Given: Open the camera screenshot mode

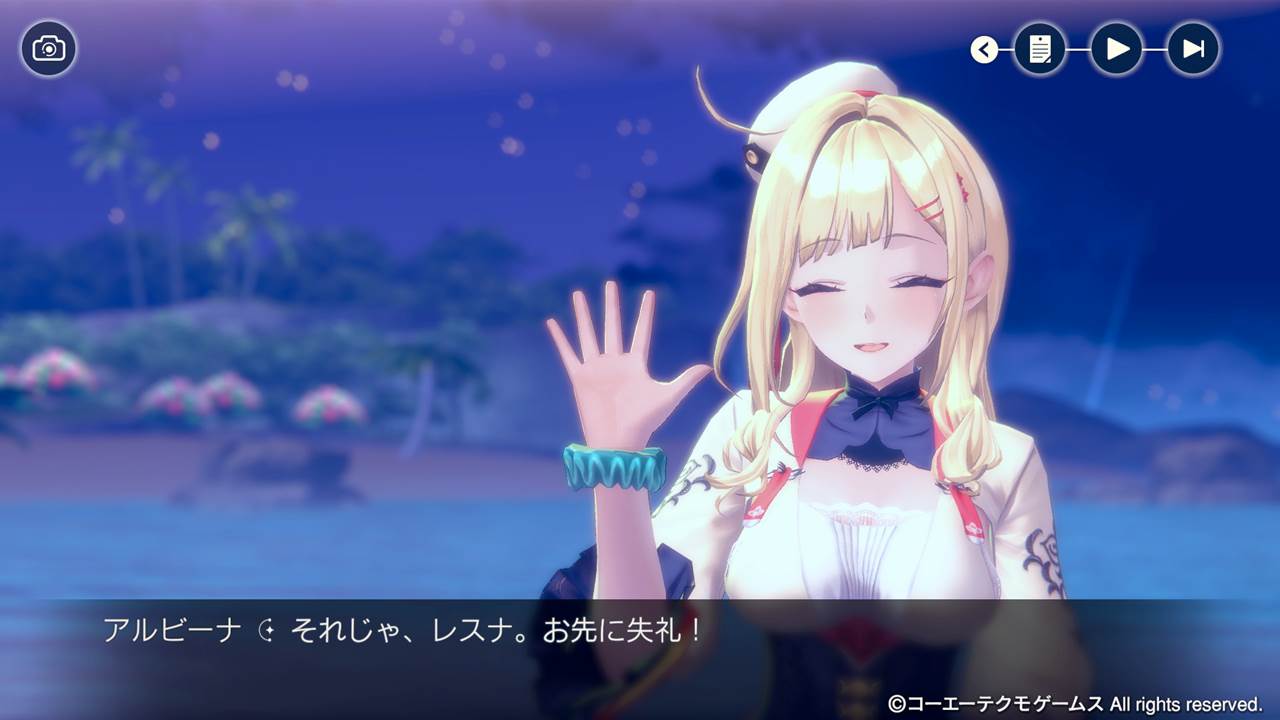Looking at the screenshot, I should coord(48,48).
